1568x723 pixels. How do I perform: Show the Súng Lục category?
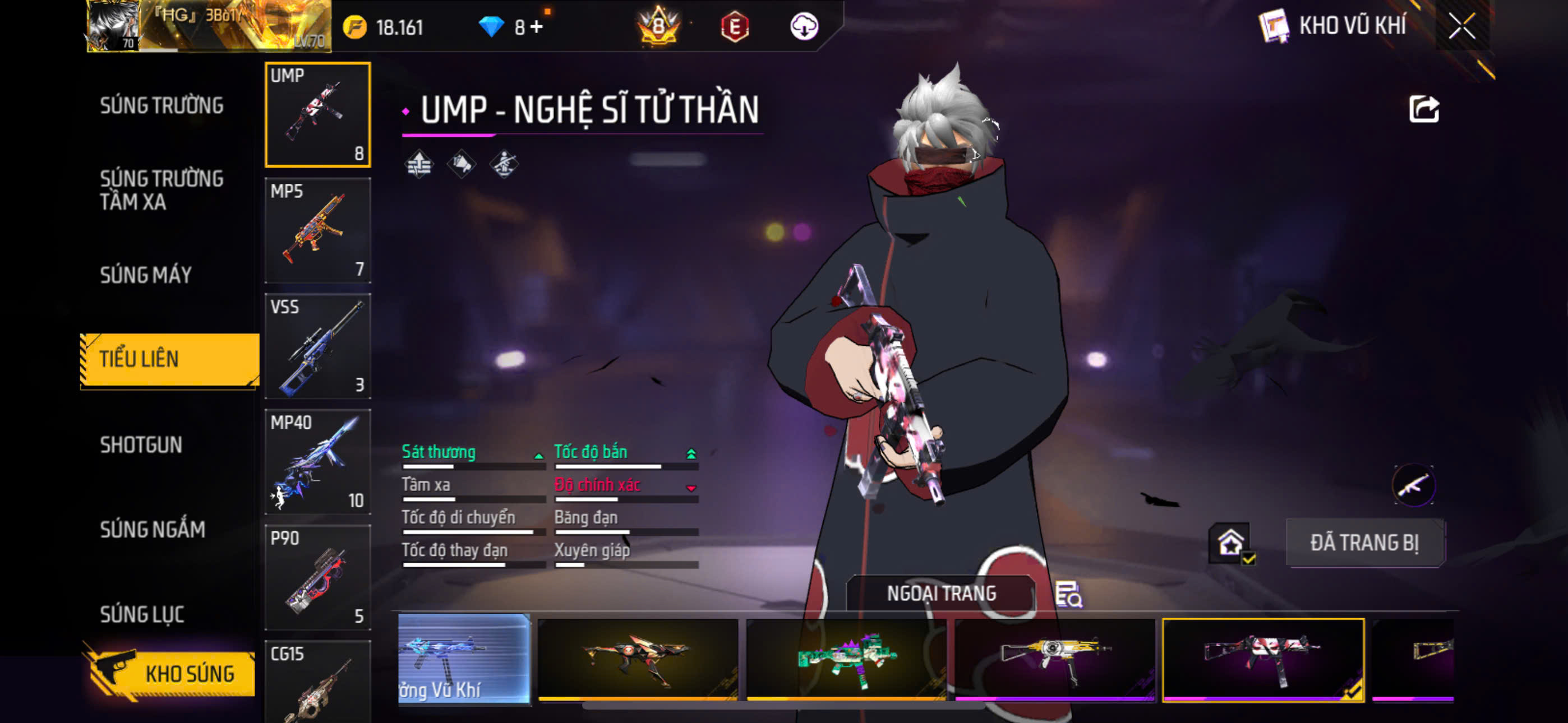(142, 614)
